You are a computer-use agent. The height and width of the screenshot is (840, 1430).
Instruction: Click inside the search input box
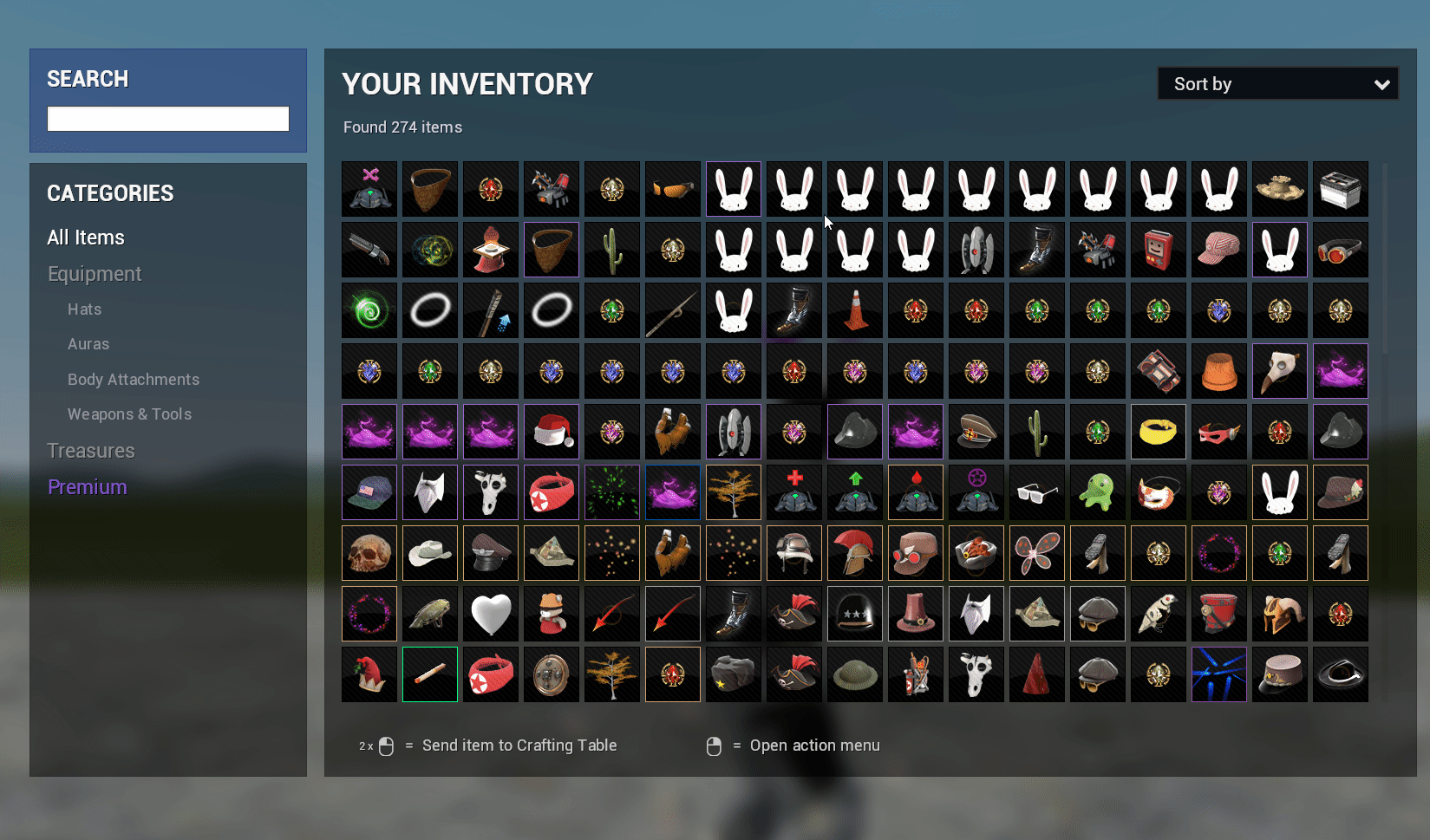(x=167, y=118)
